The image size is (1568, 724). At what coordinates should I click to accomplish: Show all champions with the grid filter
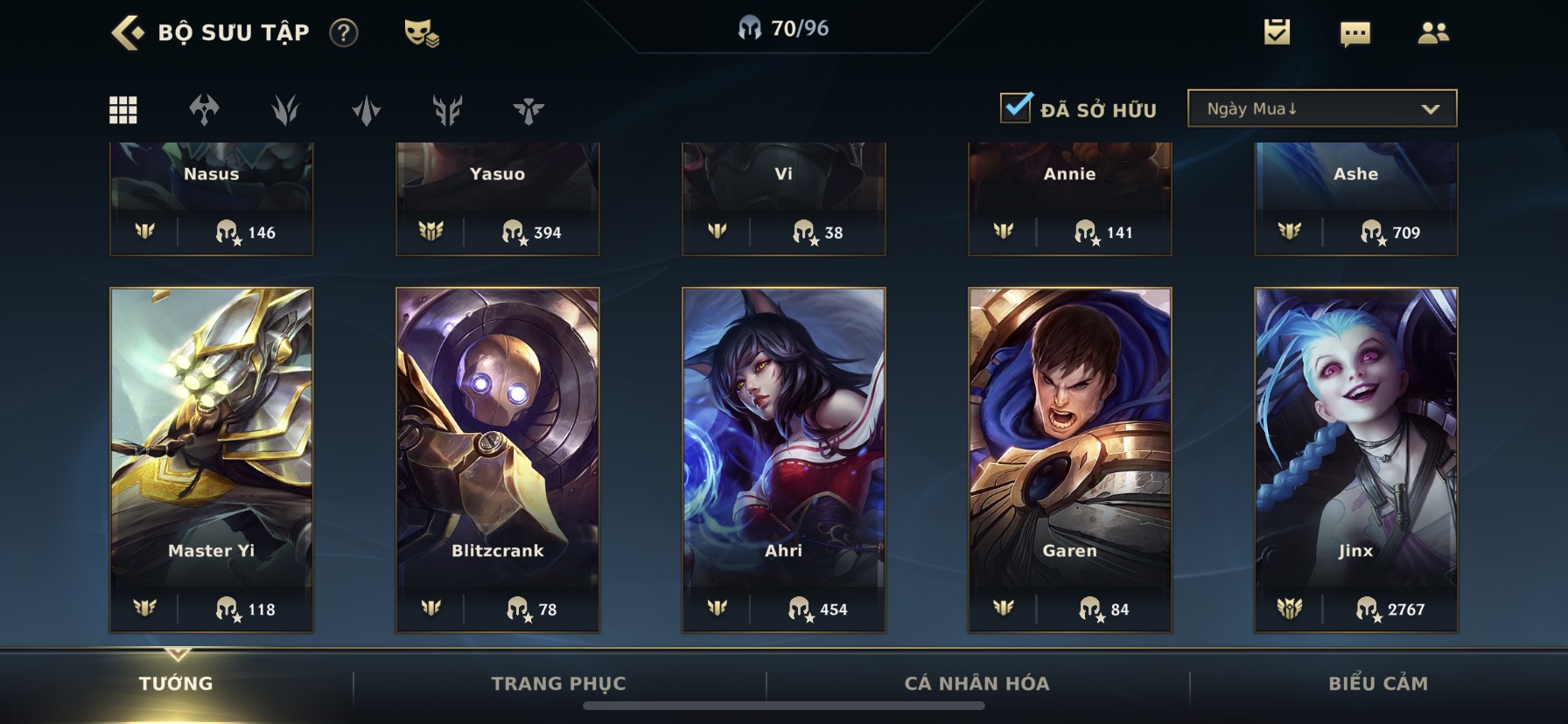tap(123, 110)
